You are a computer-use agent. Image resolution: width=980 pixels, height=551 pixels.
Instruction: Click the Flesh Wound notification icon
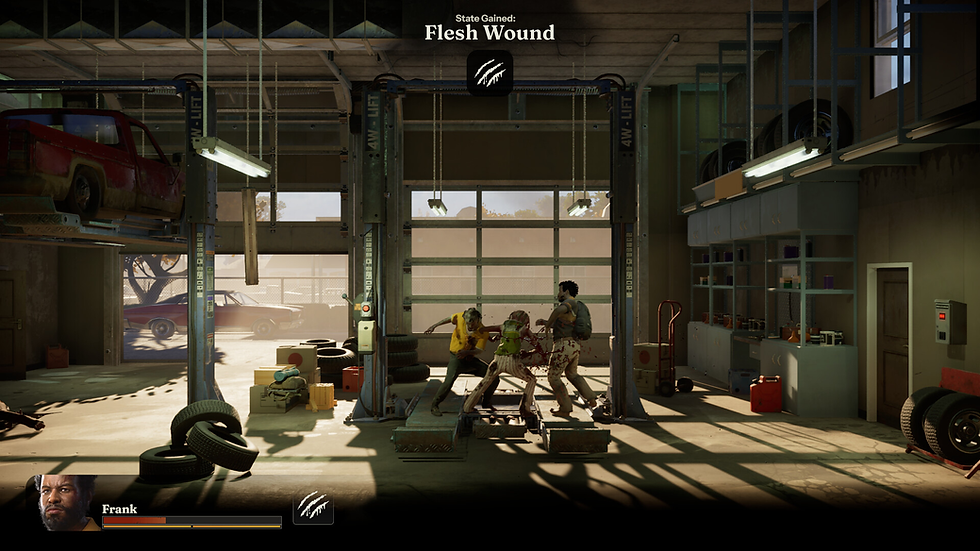click(490, 73)
